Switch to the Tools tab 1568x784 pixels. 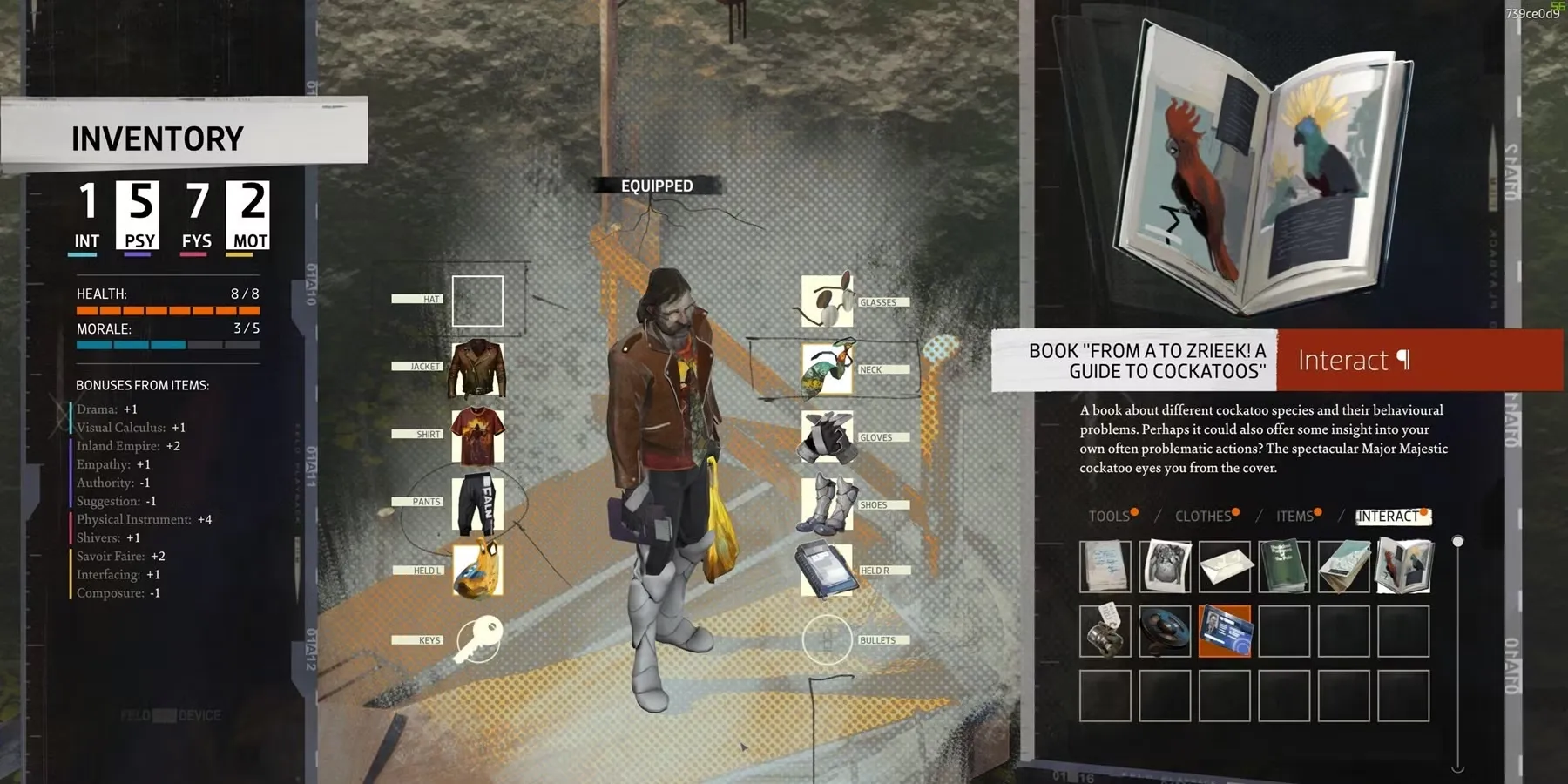tap(1109, 517)
